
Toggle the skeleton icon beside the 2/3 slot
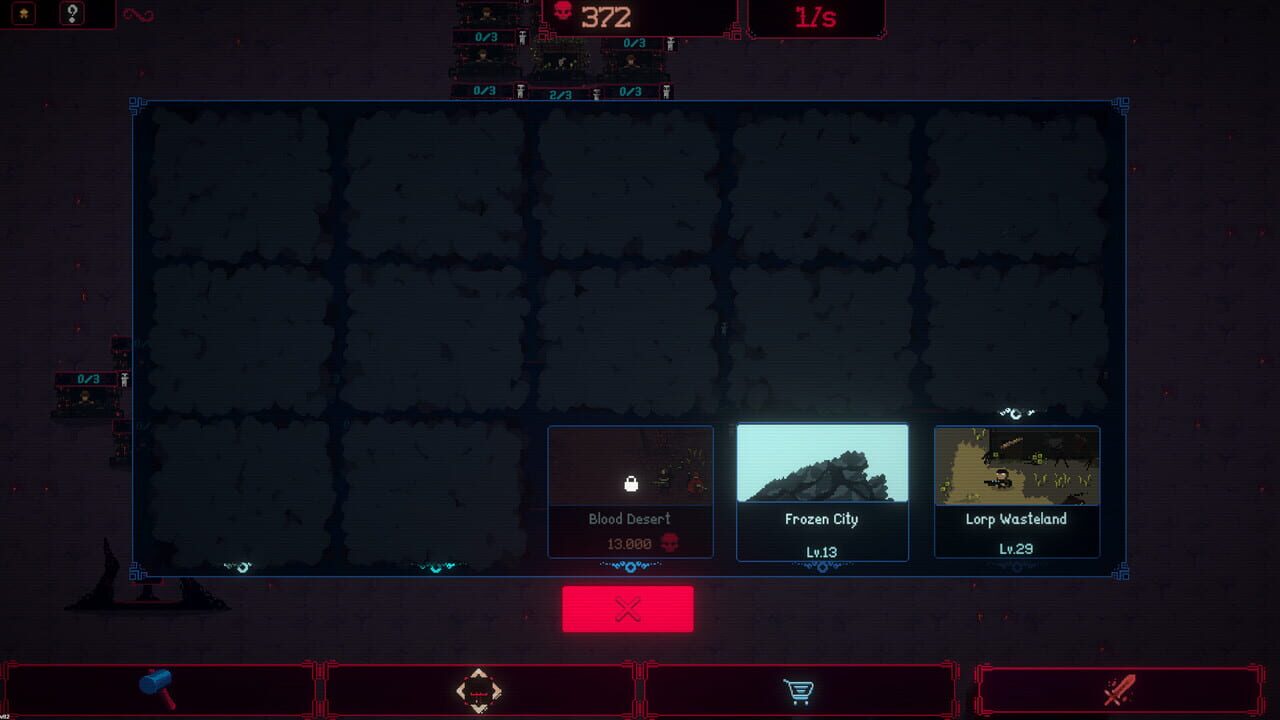[596, 91]
